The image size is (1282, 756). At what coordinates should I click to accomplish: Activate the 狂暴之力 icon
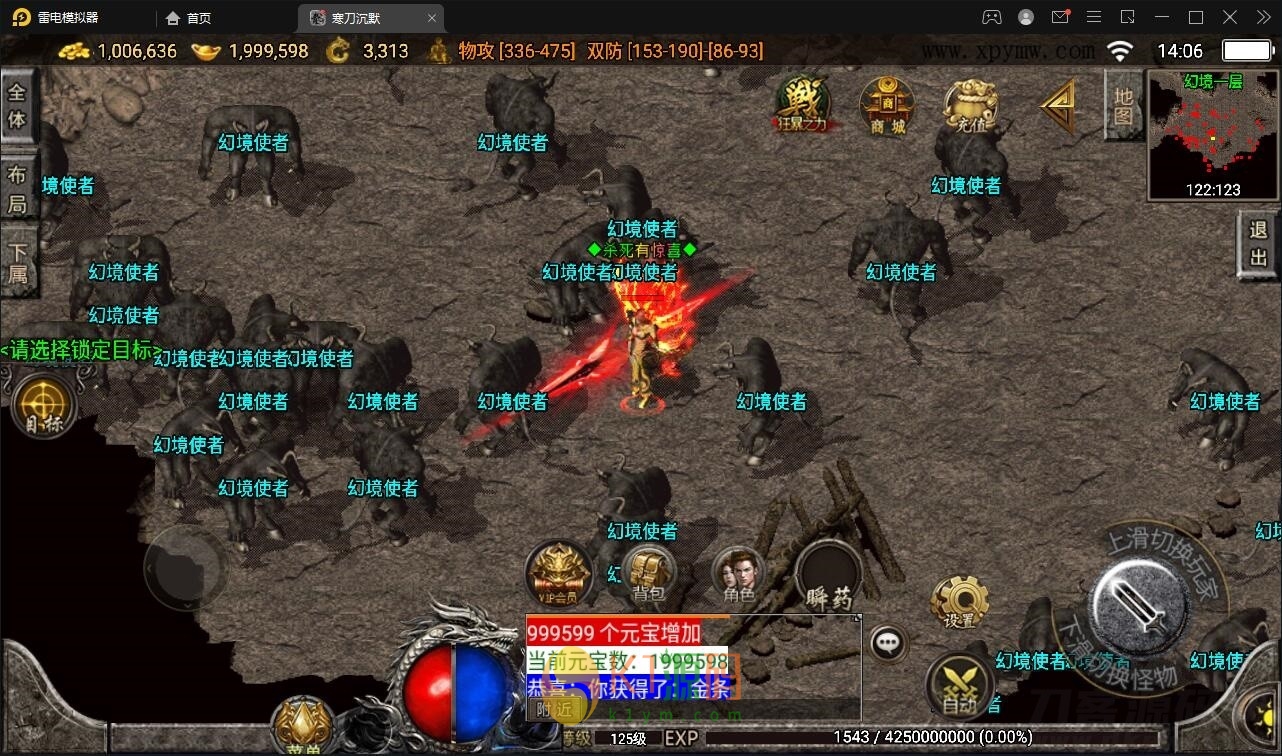804,103
